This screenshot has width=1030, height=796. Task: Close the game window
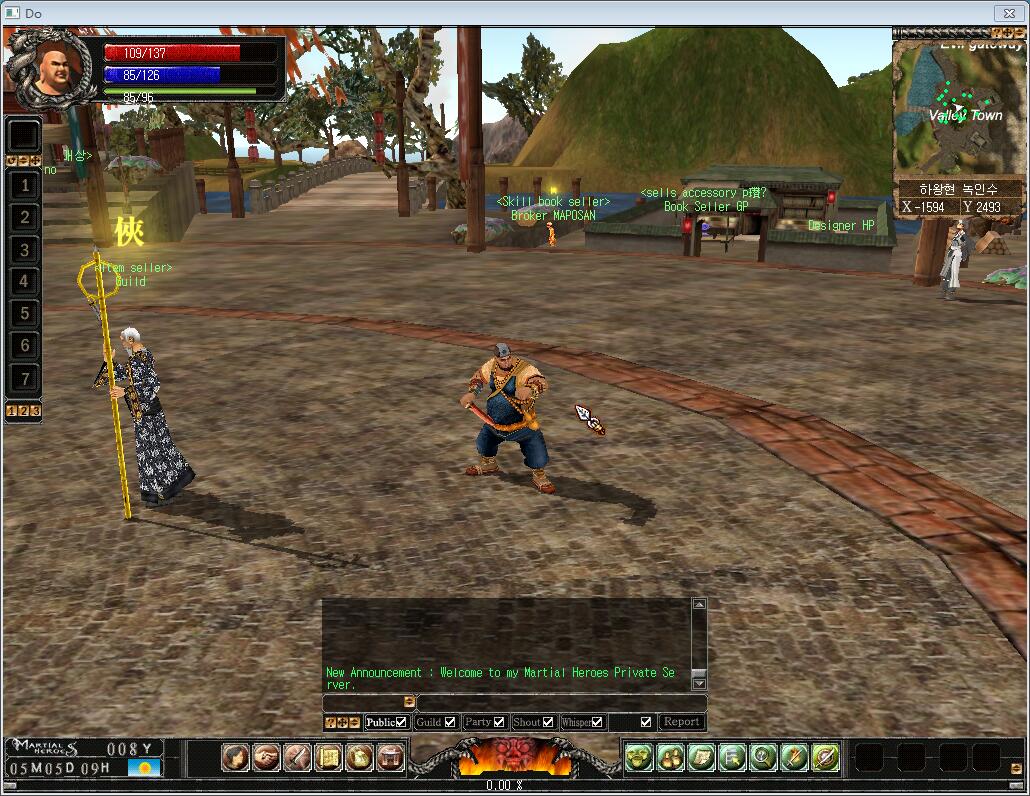click(1007, 13)
